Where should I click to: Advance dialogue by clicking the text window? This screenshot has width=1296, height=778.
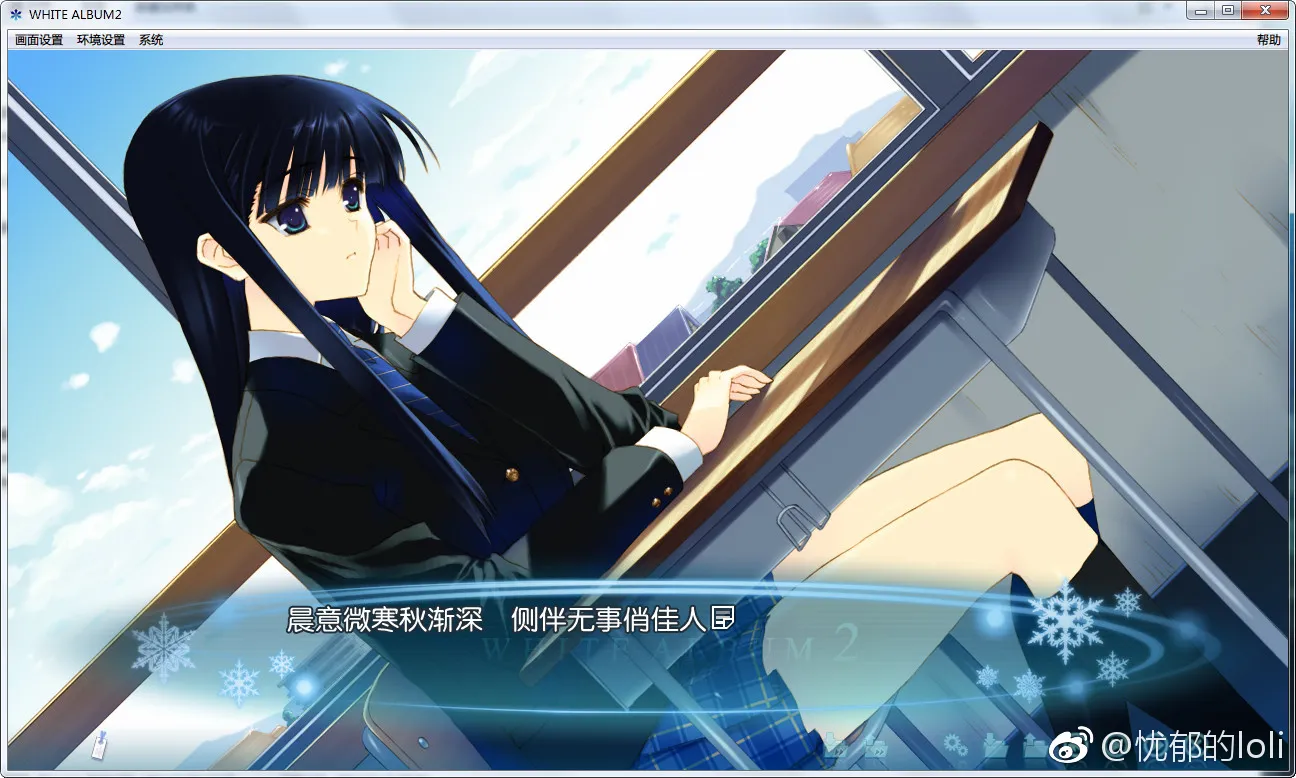point(500,620)
